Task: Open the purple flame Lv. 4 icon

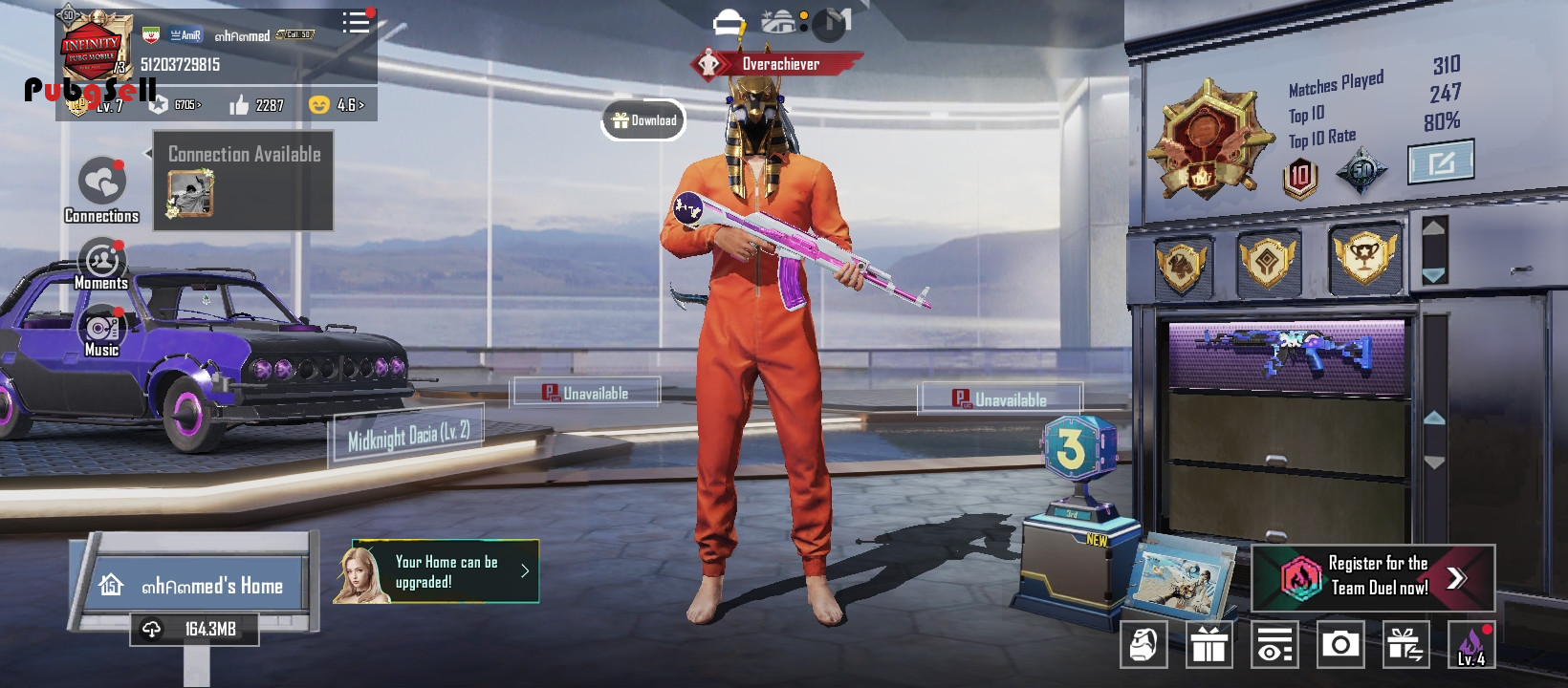Action: click(1471, 645)
